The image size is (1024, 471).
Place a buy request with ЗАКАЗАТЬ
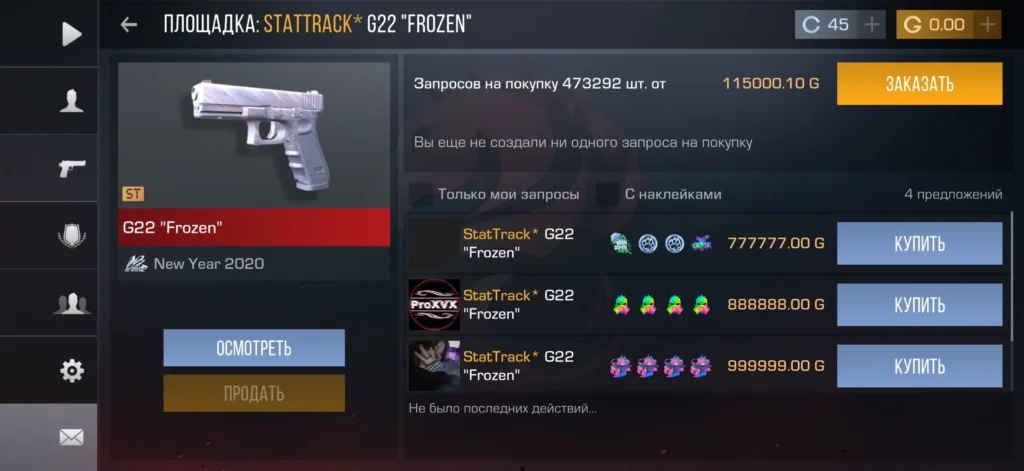pyautogui.click(x=919, y=84)
